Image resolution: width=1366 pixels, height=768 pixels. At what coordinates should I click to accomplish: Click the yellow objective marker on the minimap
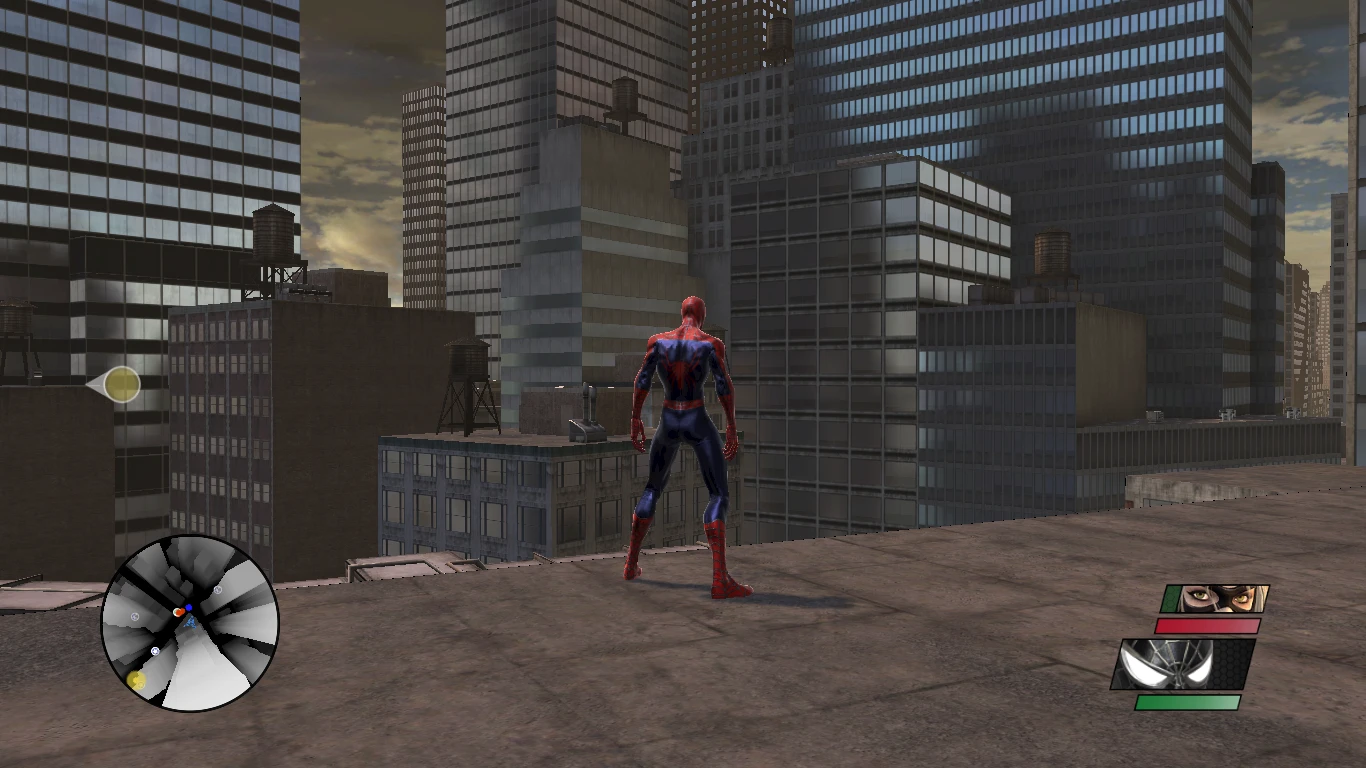136,679
